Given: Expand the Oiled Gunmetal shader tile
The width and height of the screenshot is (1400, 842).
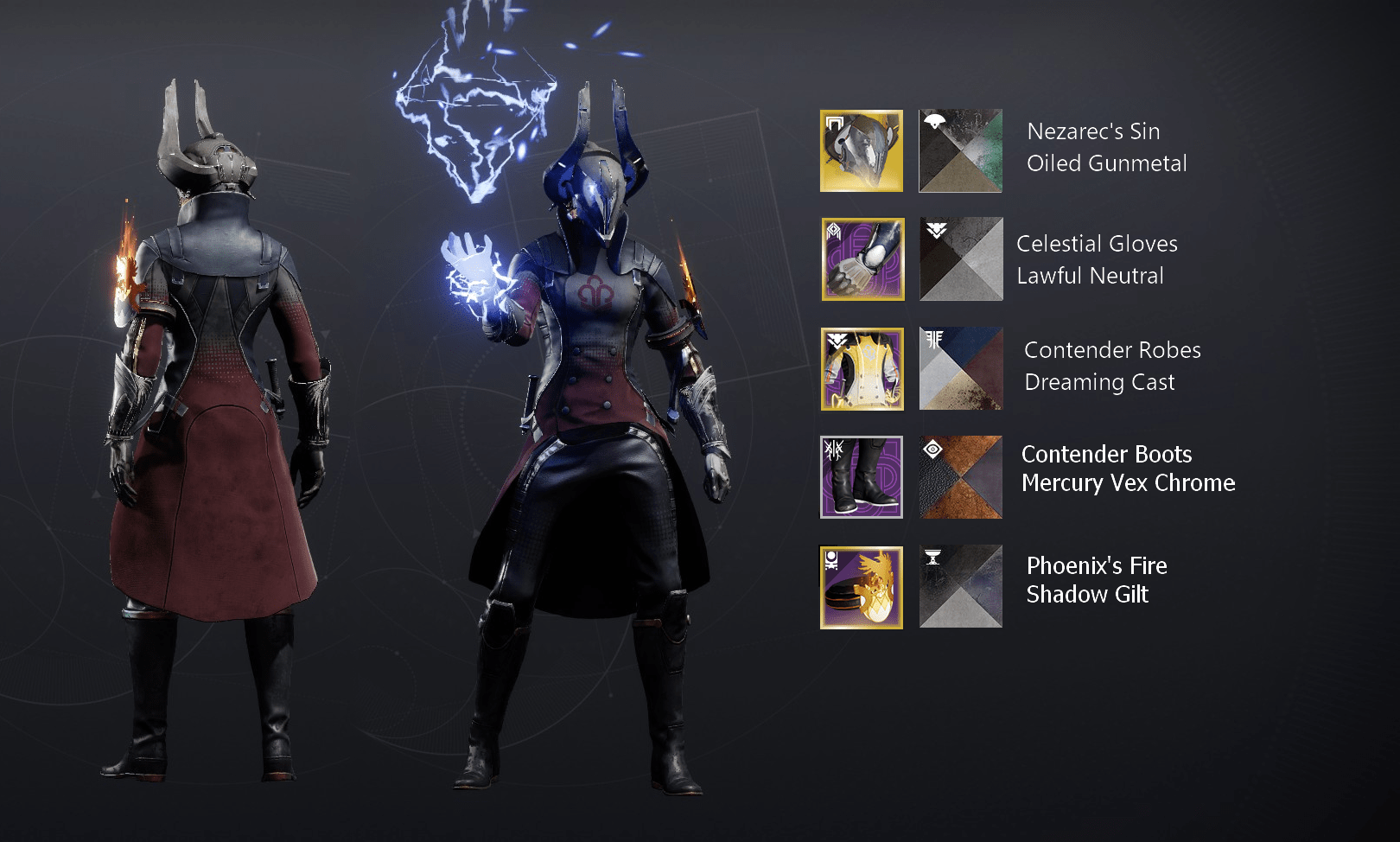Looking at the screenshot, I should (x=959, y=150).
